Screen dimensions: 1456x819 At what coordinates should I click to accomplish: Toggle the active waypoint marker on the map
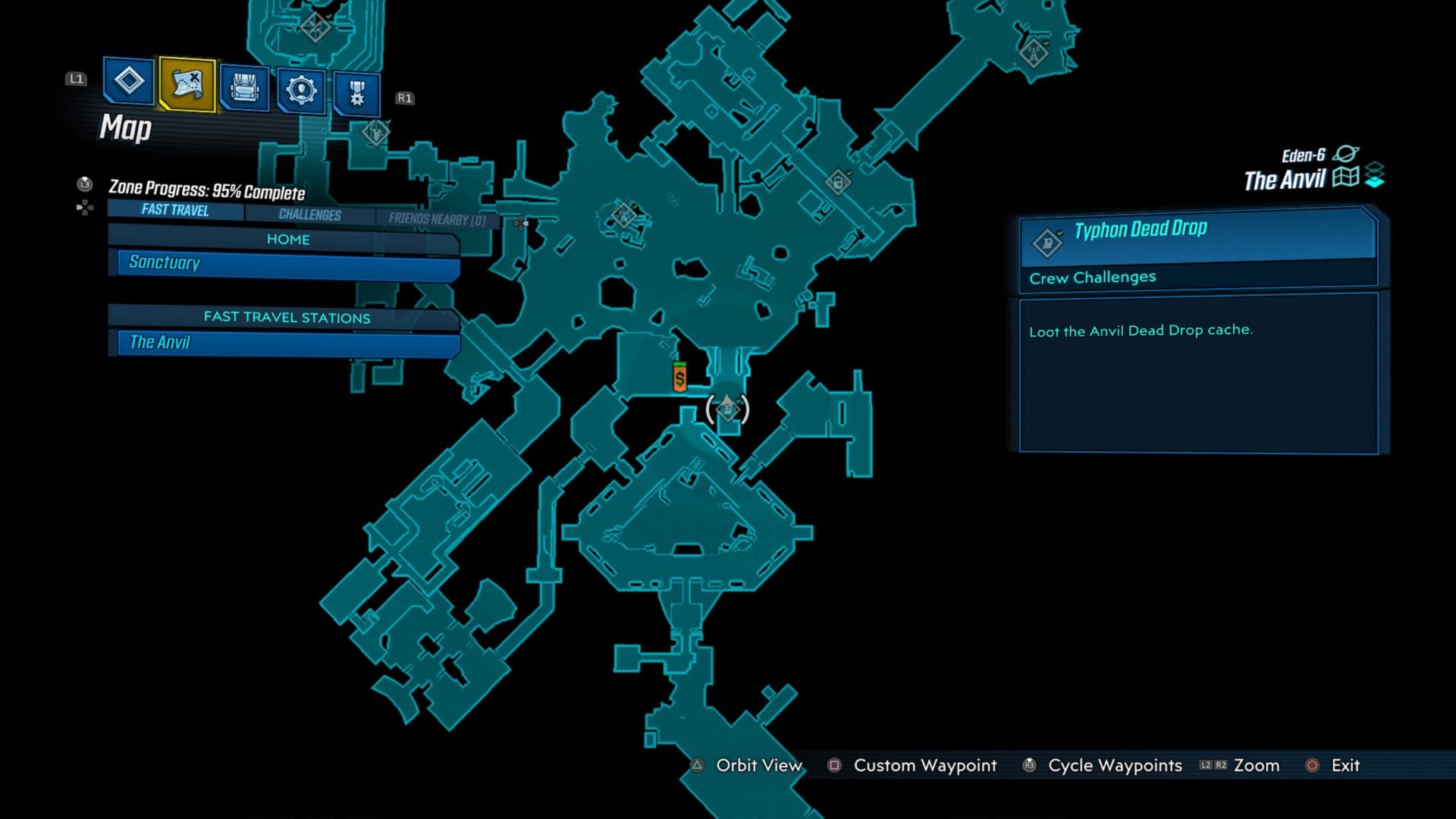pyautogui.click(x=727, y=409)
